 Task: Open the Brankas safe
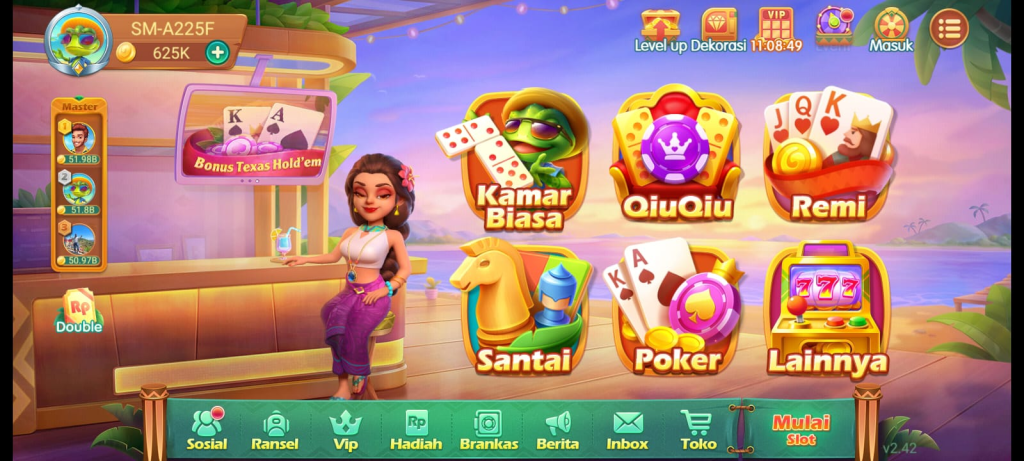(488, 429)
